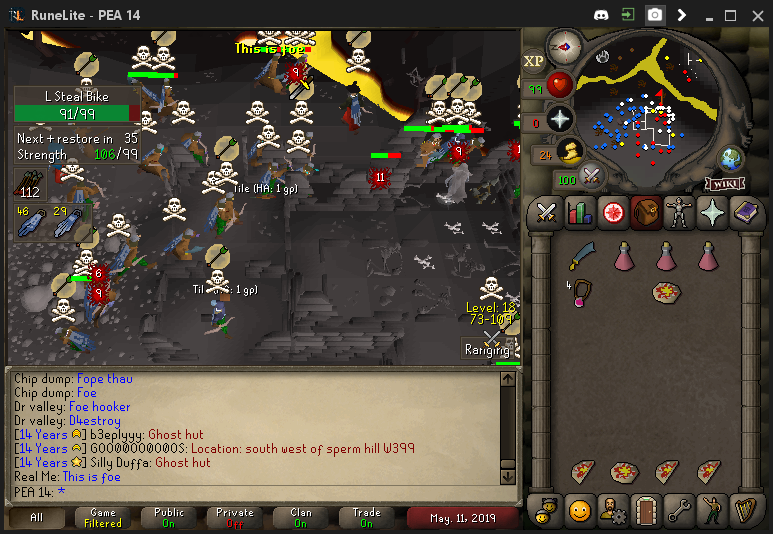Click the camera screenshot button in title bar
The image size is (773, 534).
(x=654, y=15)
